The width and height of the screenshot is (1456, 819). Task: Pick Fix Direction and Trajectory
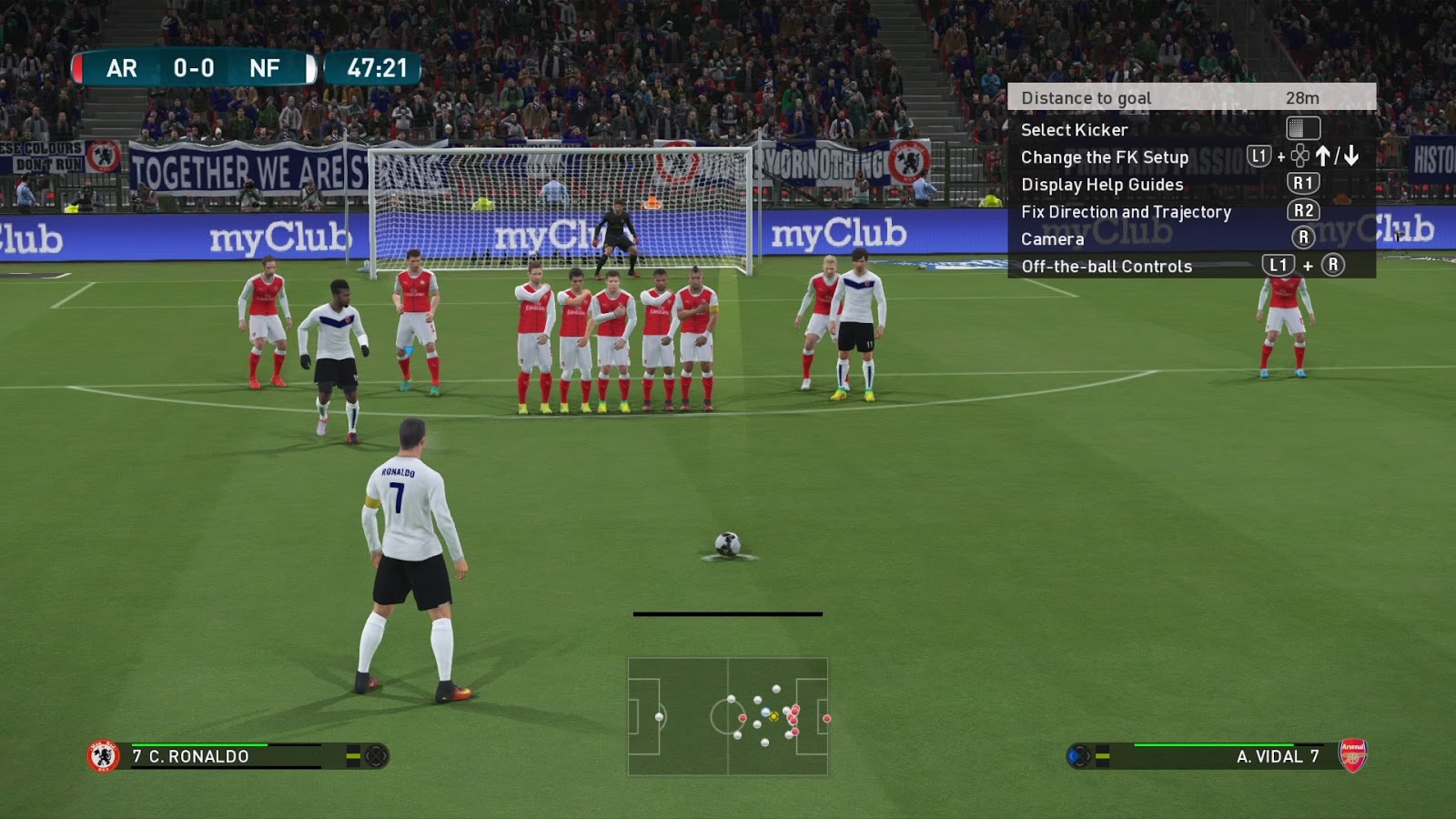tap(1125, 211)
